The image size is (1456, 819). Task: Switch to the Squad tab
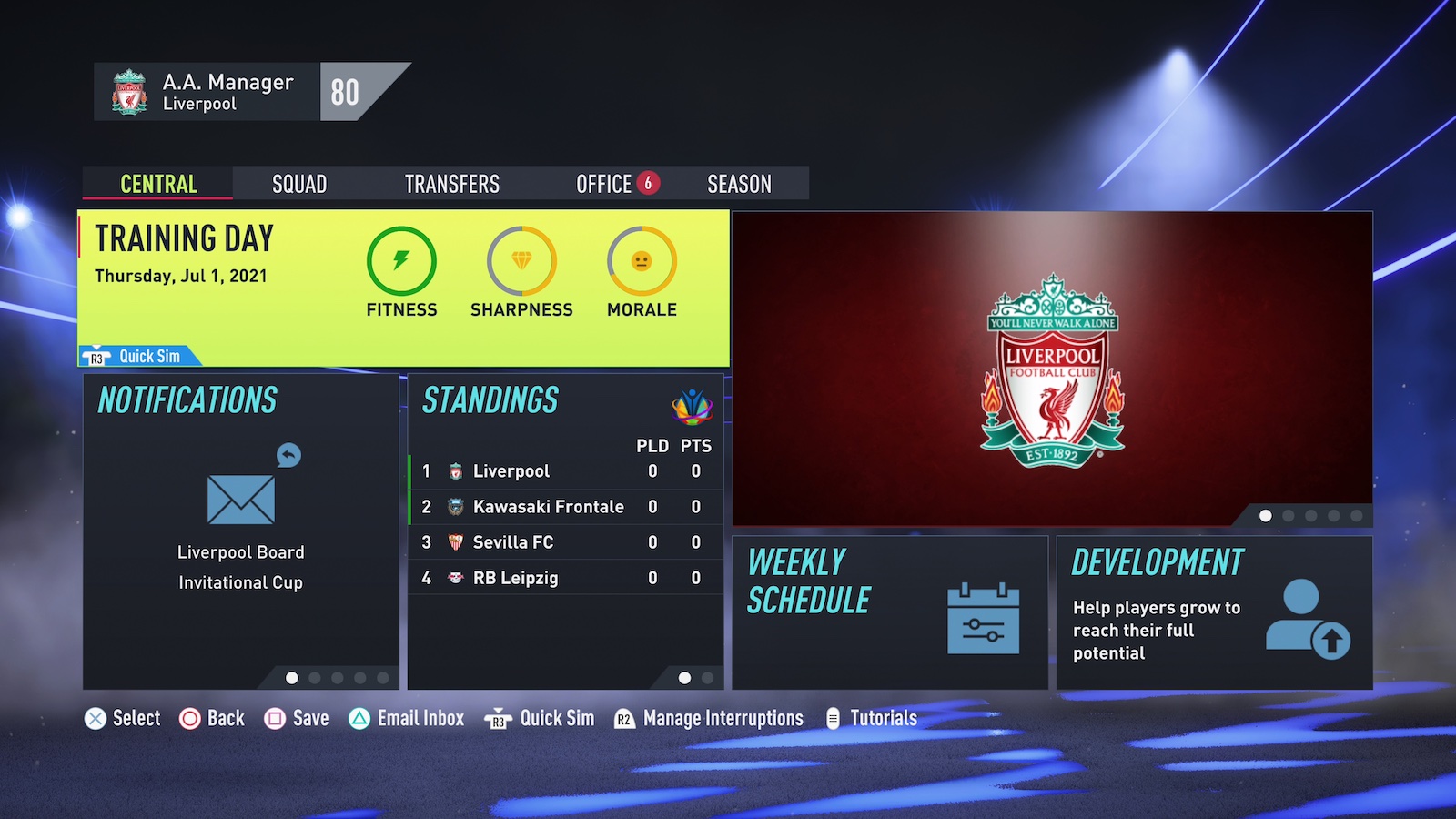pos(298,184)
